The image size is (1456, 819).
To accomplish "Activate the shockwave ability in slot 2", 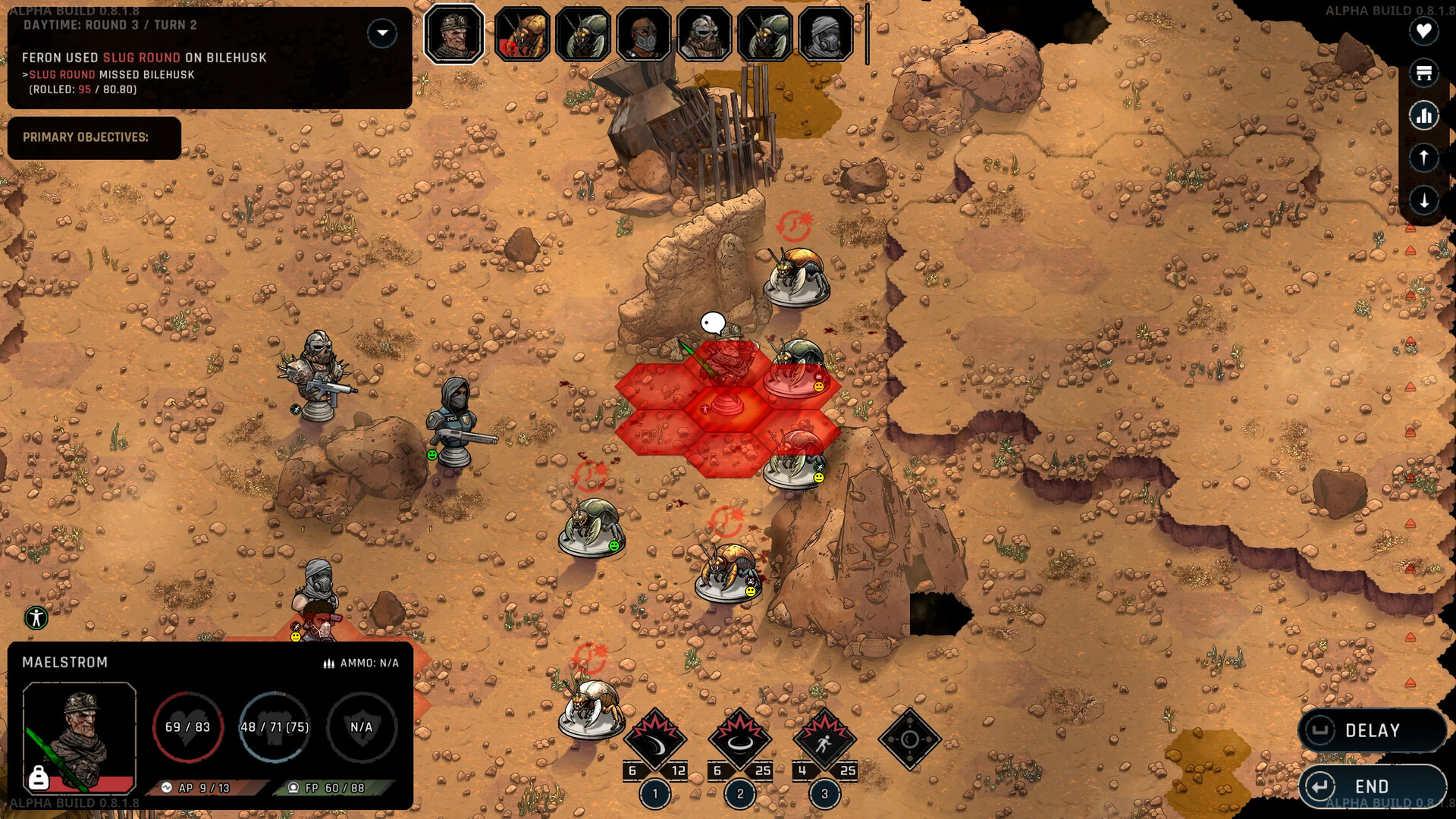I will (x=741, y=734).
